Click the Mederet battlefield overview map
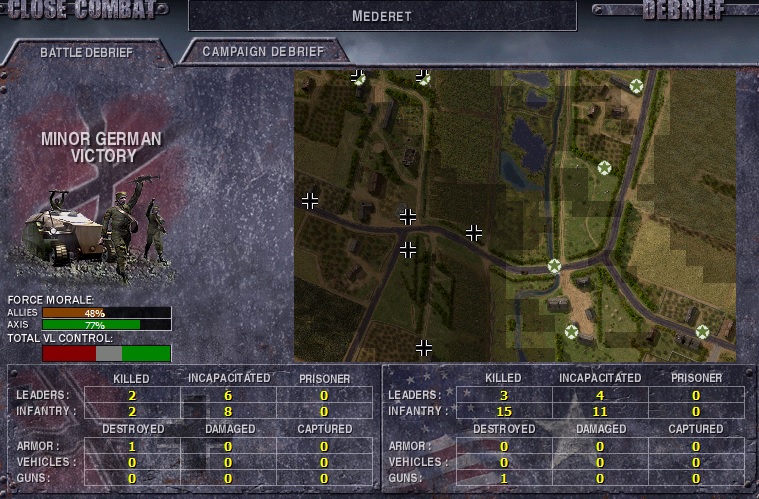The image size is (759, 499). point(514,215)
